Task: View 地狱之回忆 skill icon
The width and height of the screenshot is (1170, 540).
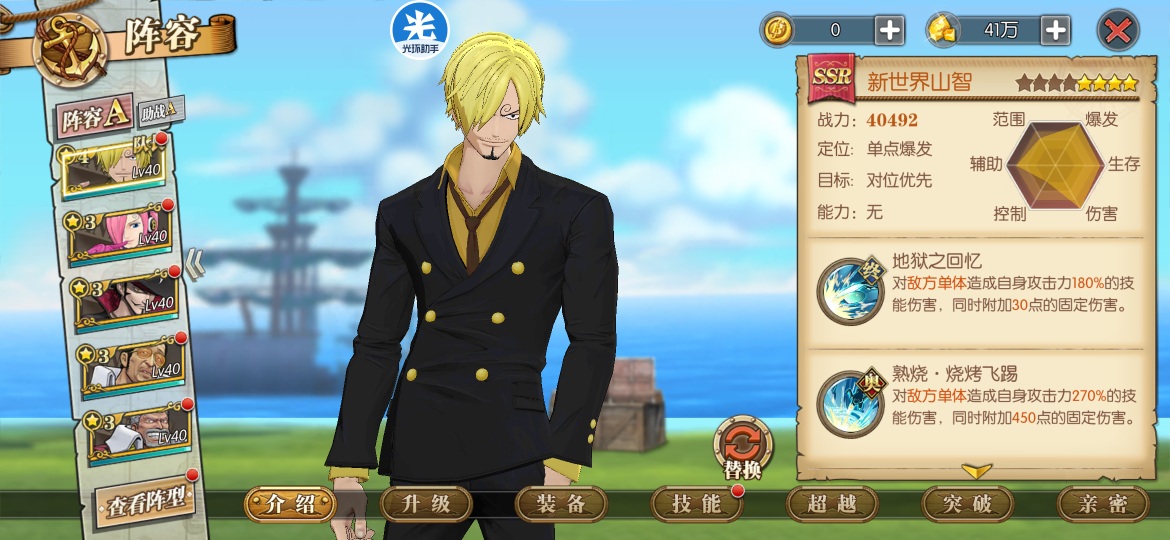Action: (849, 290)
